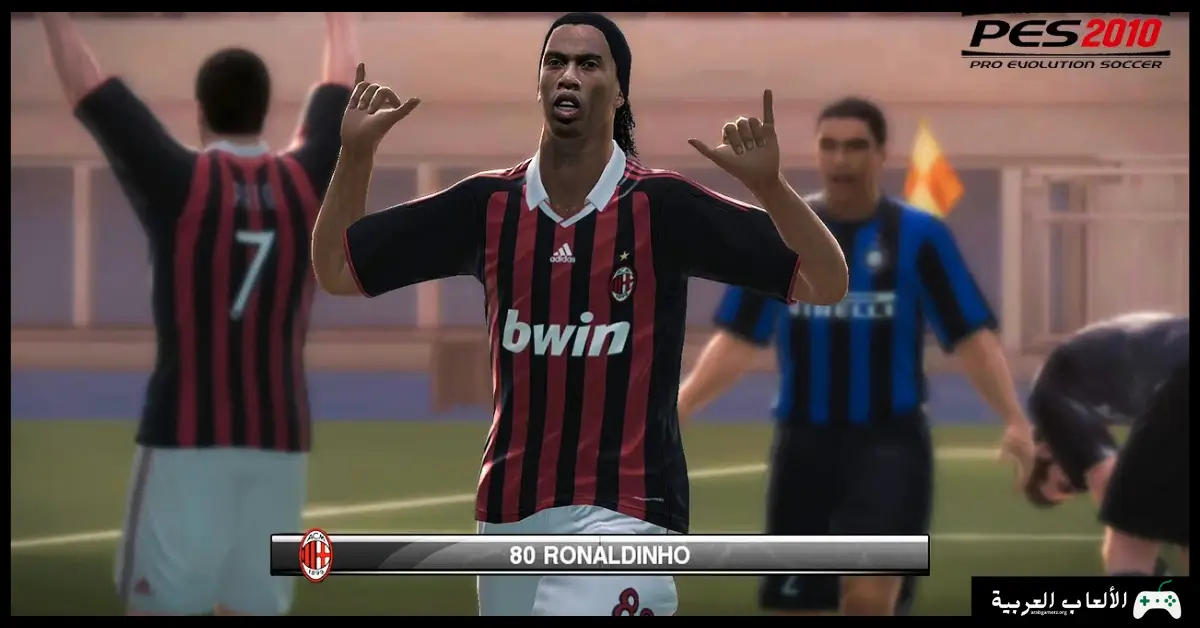This screenshot has width=1200, height=628.
Task: Select the 80 Ronaldinho player name banner
Action: point(600,555)
